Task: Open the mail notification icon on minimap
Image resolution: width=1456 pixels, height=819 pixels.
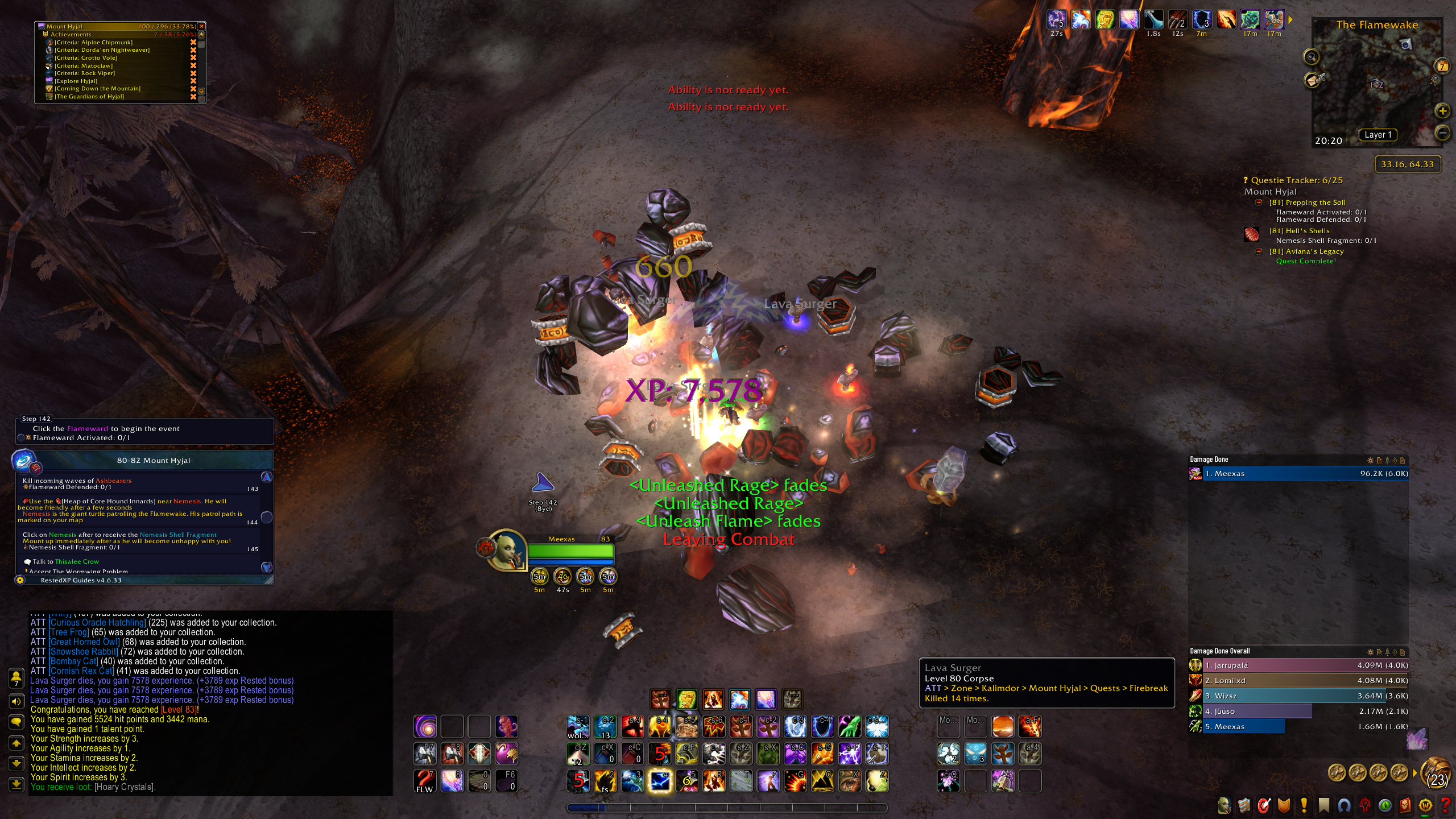Action: click(1313, 80)
